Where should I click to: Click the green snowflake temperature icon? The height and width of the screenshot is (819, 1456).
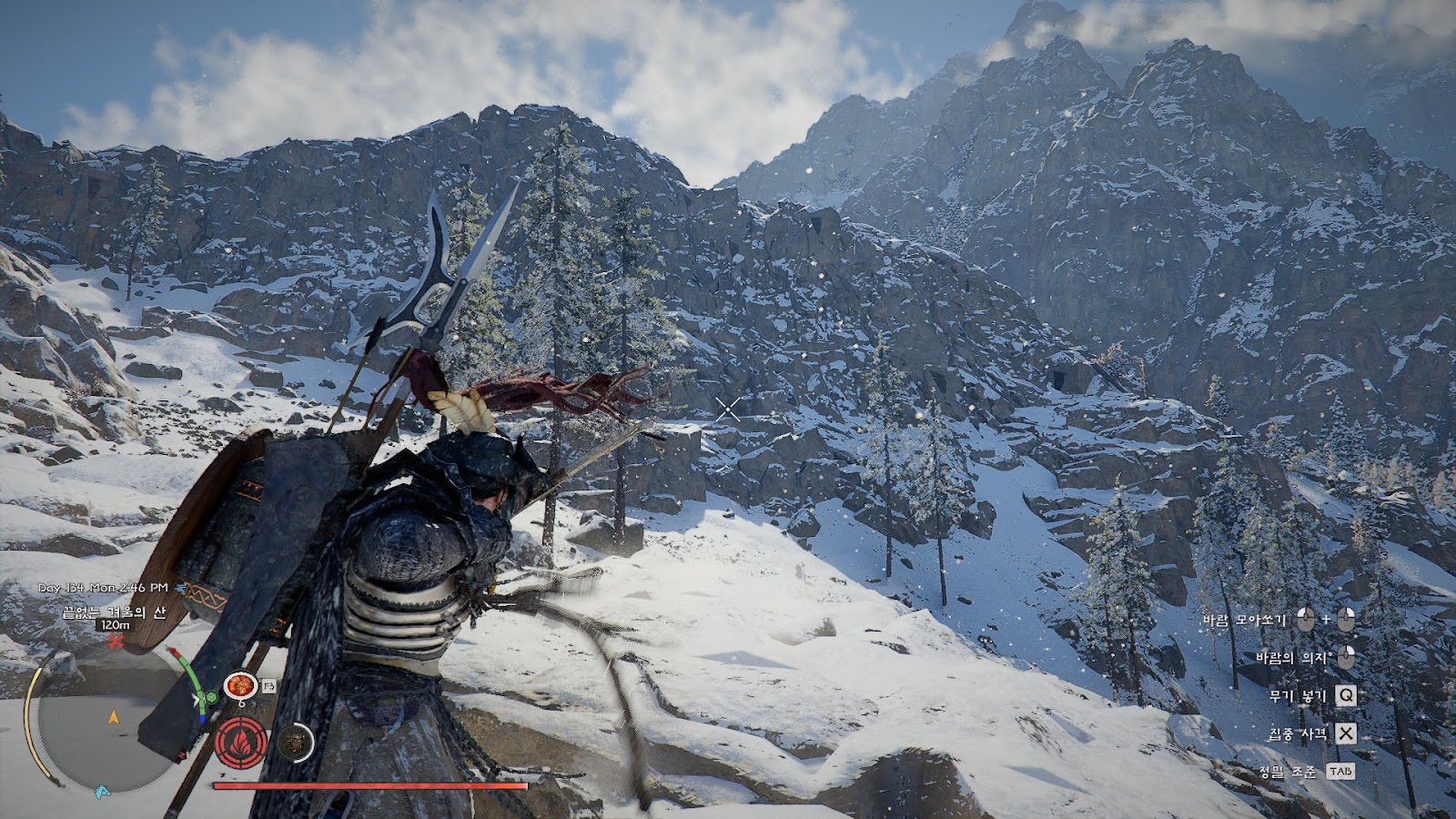coord(211,698)
